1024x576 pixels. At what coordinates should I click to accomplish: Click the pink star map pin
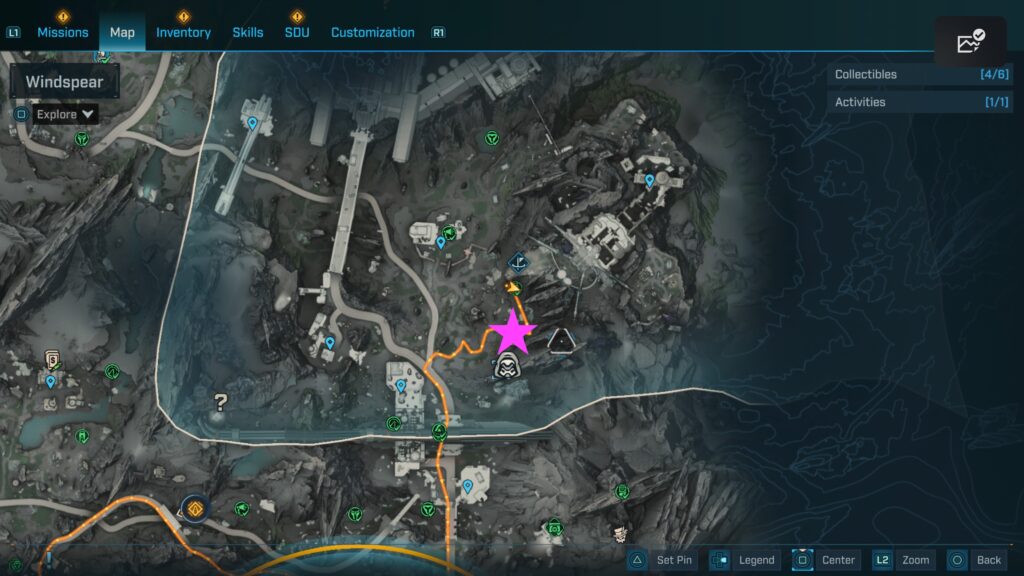click(x=512, y=330)
